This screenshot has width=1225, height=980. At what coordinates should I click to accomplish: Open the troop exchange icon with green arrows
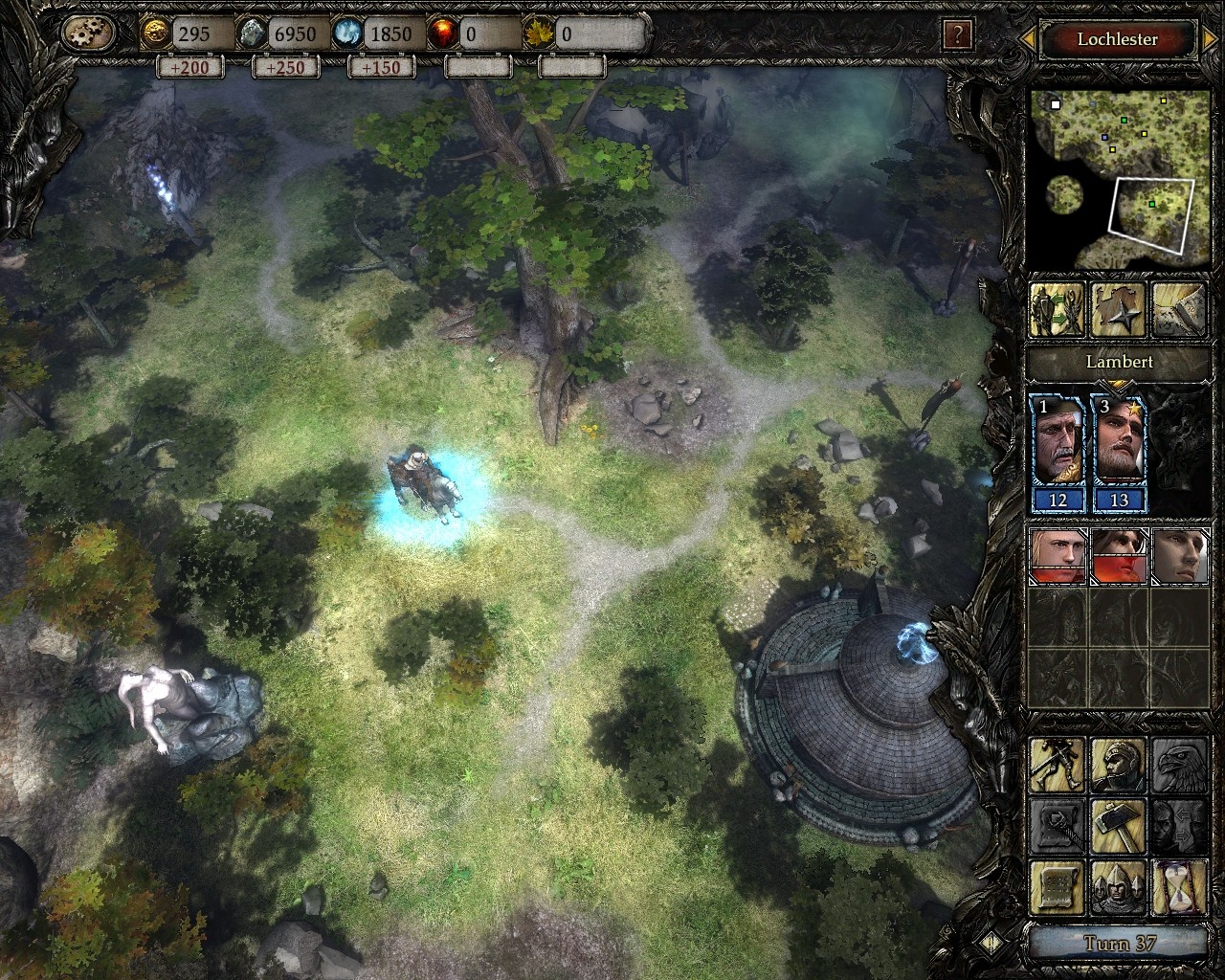point(1057,309)
